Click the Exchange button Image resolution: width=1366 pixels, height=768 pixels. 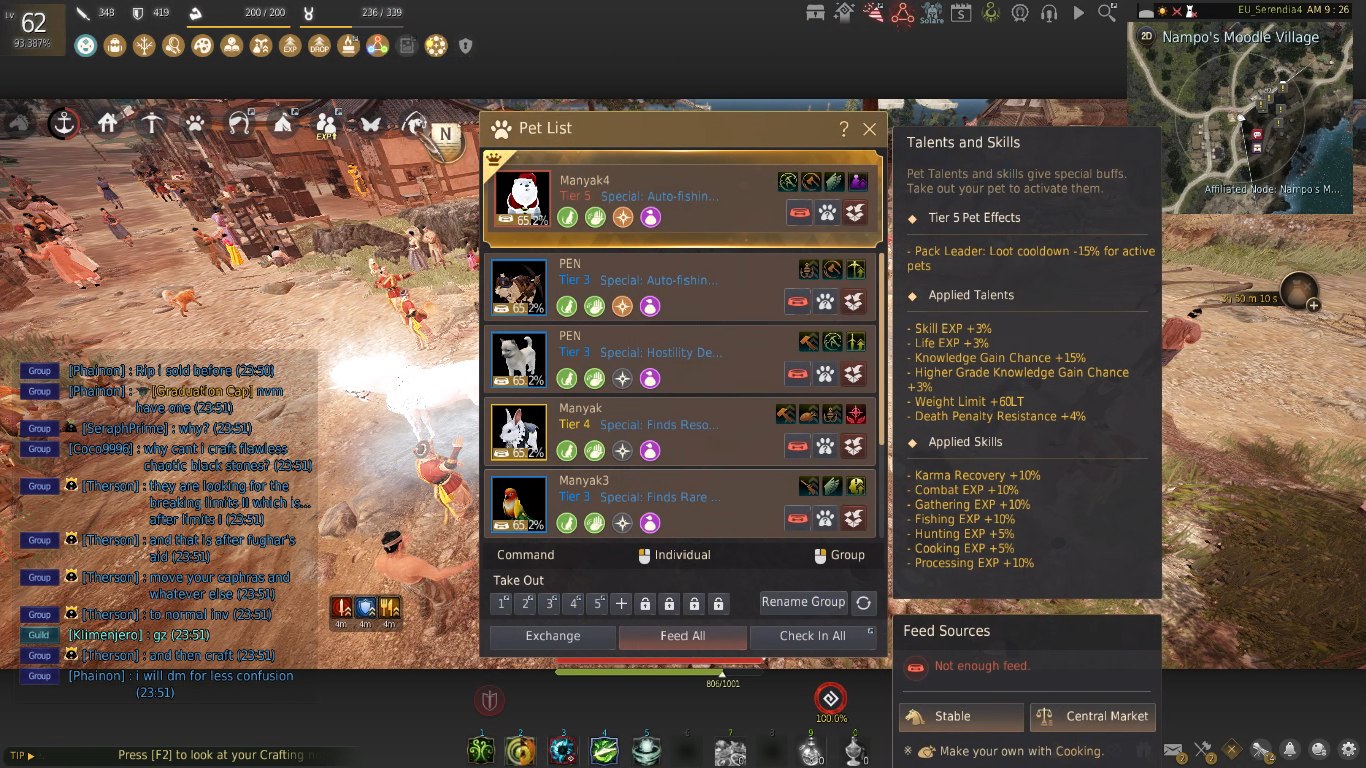click(x=552, y=636)
